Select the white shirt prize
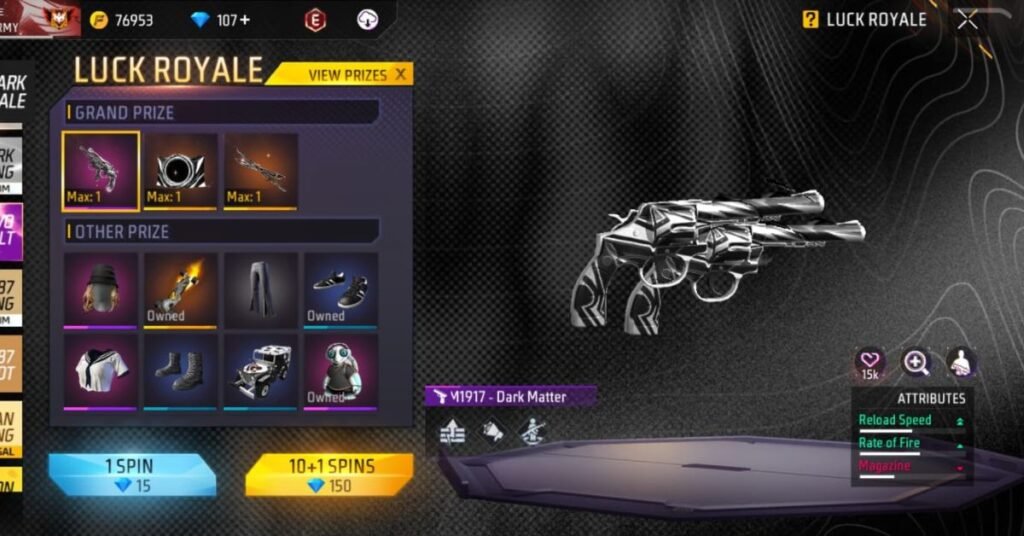 [100, 370]
